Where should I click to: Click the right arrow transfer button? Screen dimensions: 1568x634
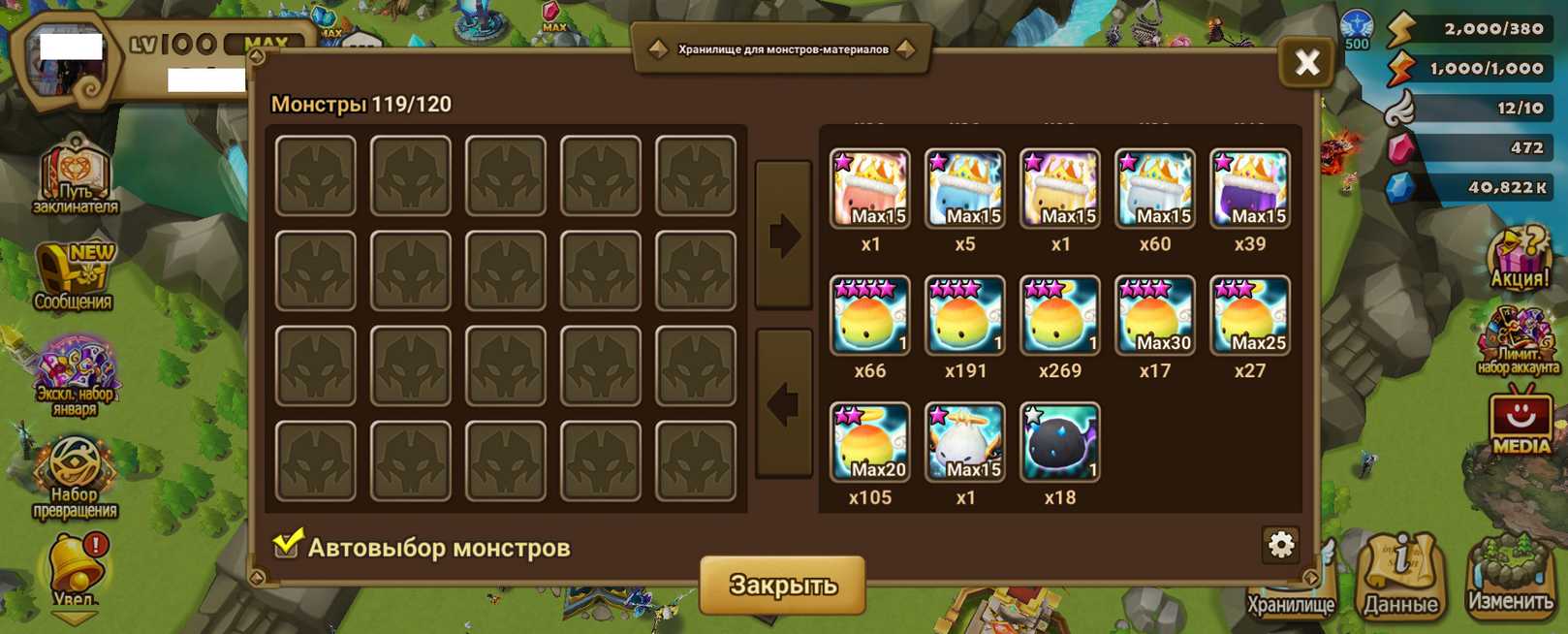[x=783, y=236]
